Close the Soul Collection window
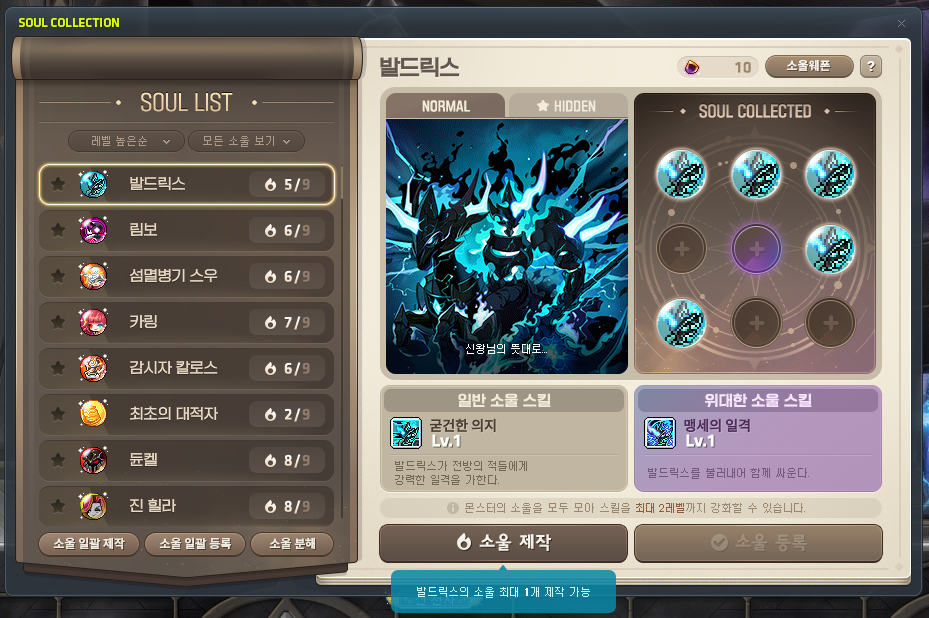 pyautogui.click(x=901, y=23)
